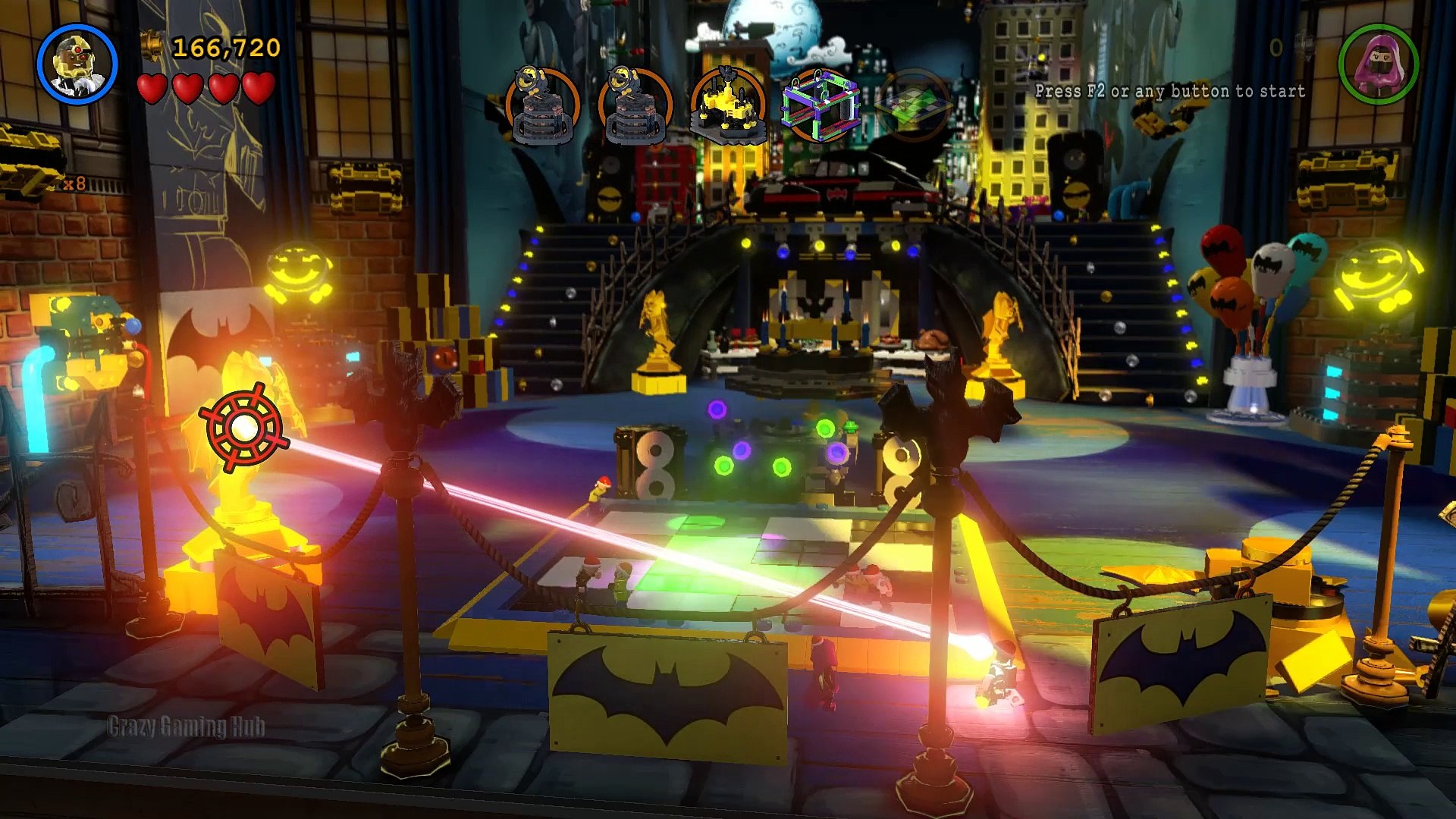Screen dimensions: 1456x819
Task: Click the red targeting reticle
Action: coord(244,428)
